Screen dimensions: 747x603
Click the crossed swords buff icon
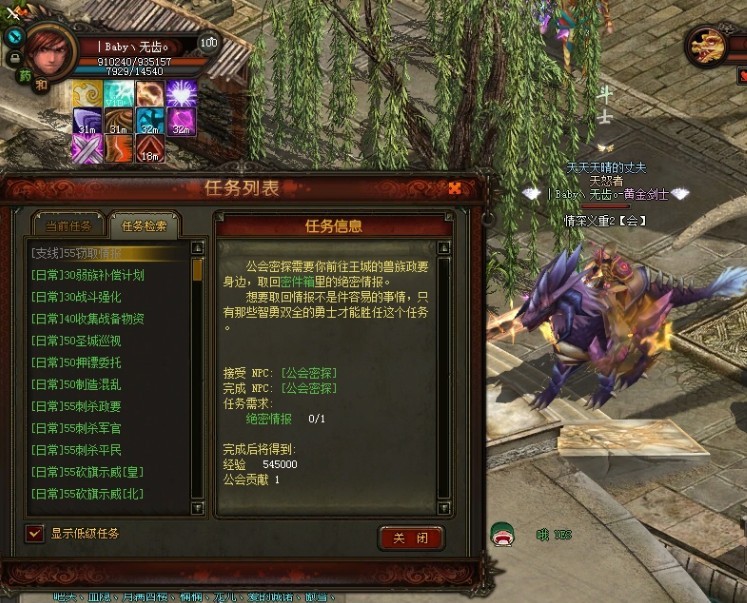point(87,149)
